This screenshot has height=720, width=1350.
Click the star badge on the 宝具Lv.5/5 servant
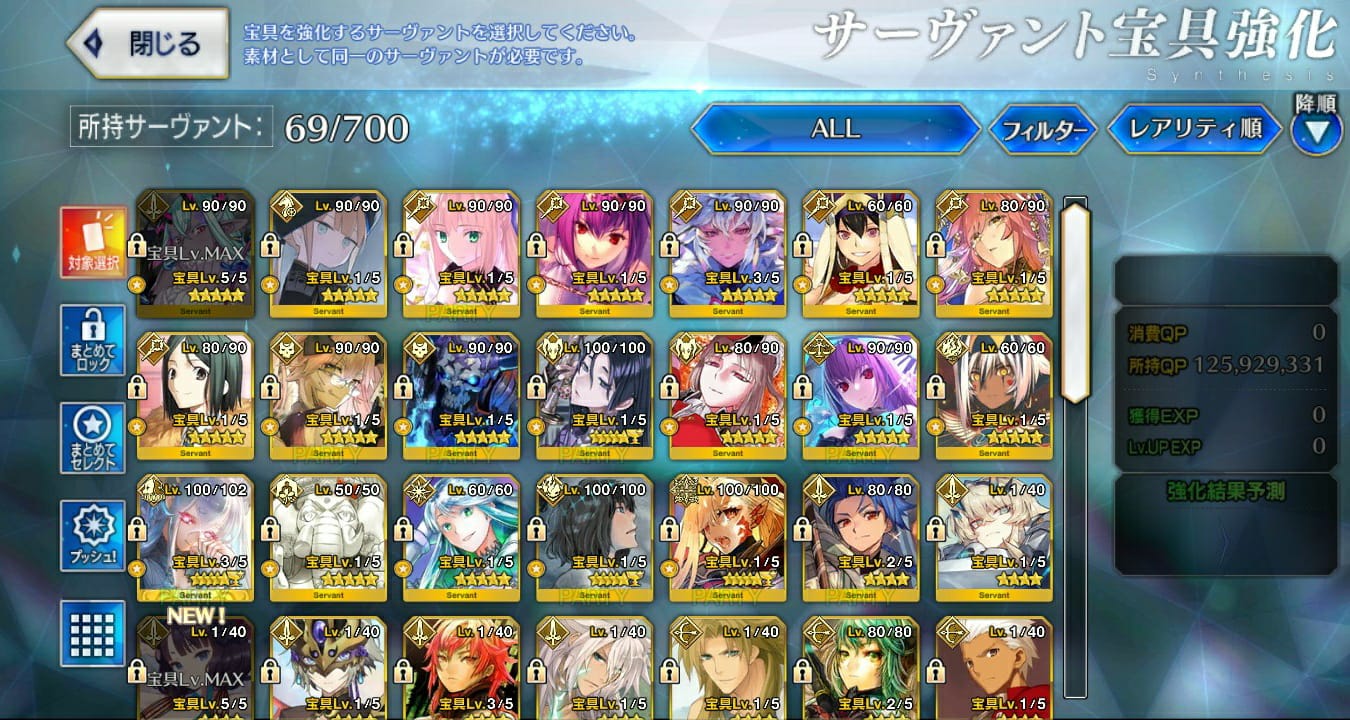coord(137,283)
